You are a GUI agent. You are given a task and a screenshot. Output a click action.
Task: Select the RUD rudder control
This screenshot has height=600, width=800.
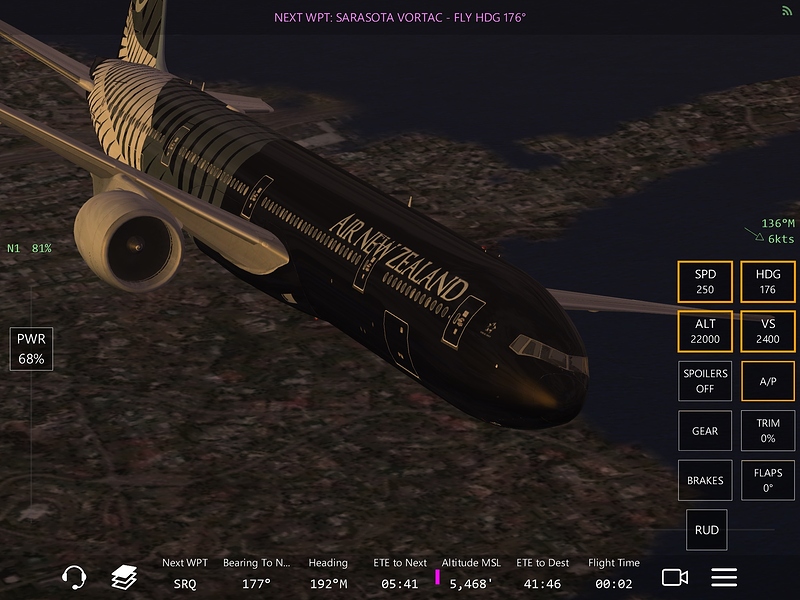click(x=706, y=530)
